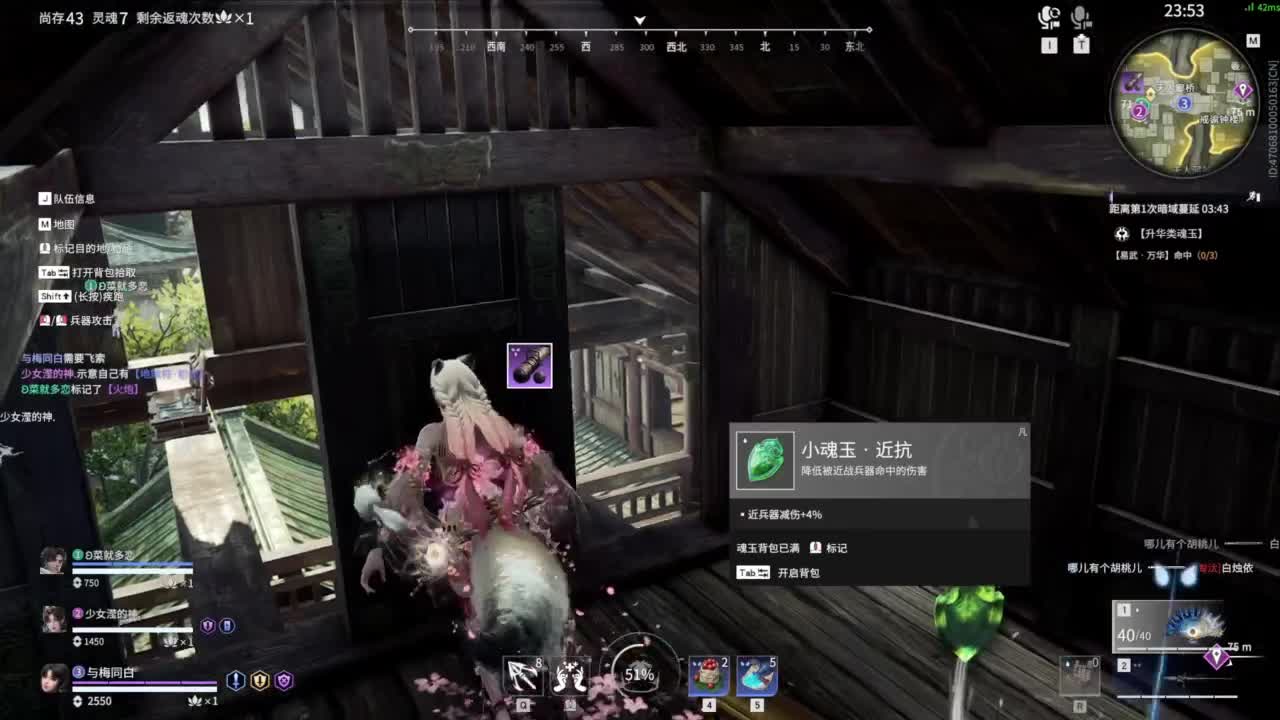Click the floating soul jade pickup icon above the character
Image resolution: width=1280 pixels, height=720 pixels.
click(x=530, y=365)
